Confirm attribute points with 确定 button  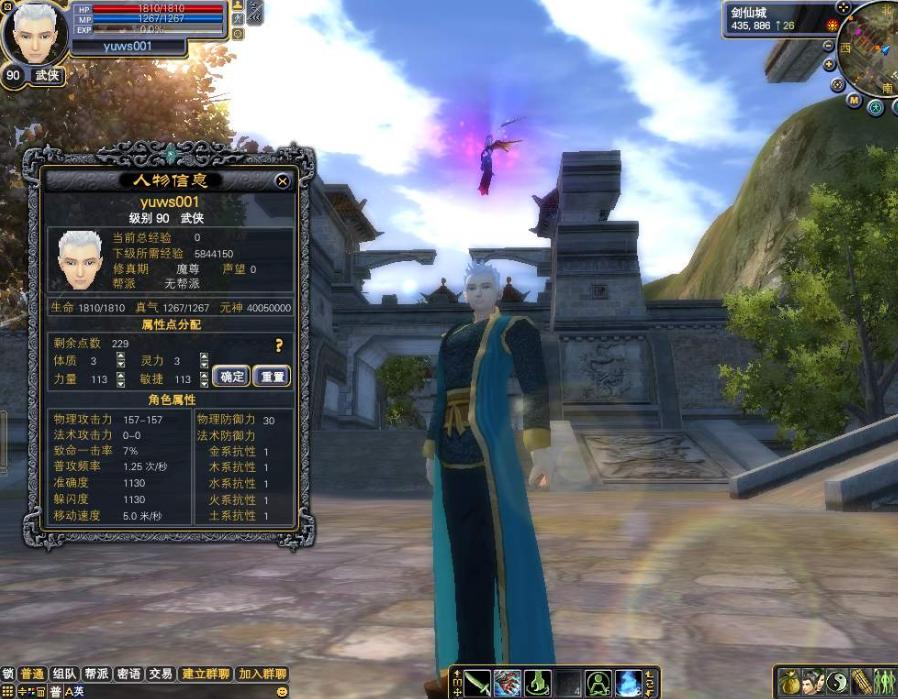(x=231, y=377)
